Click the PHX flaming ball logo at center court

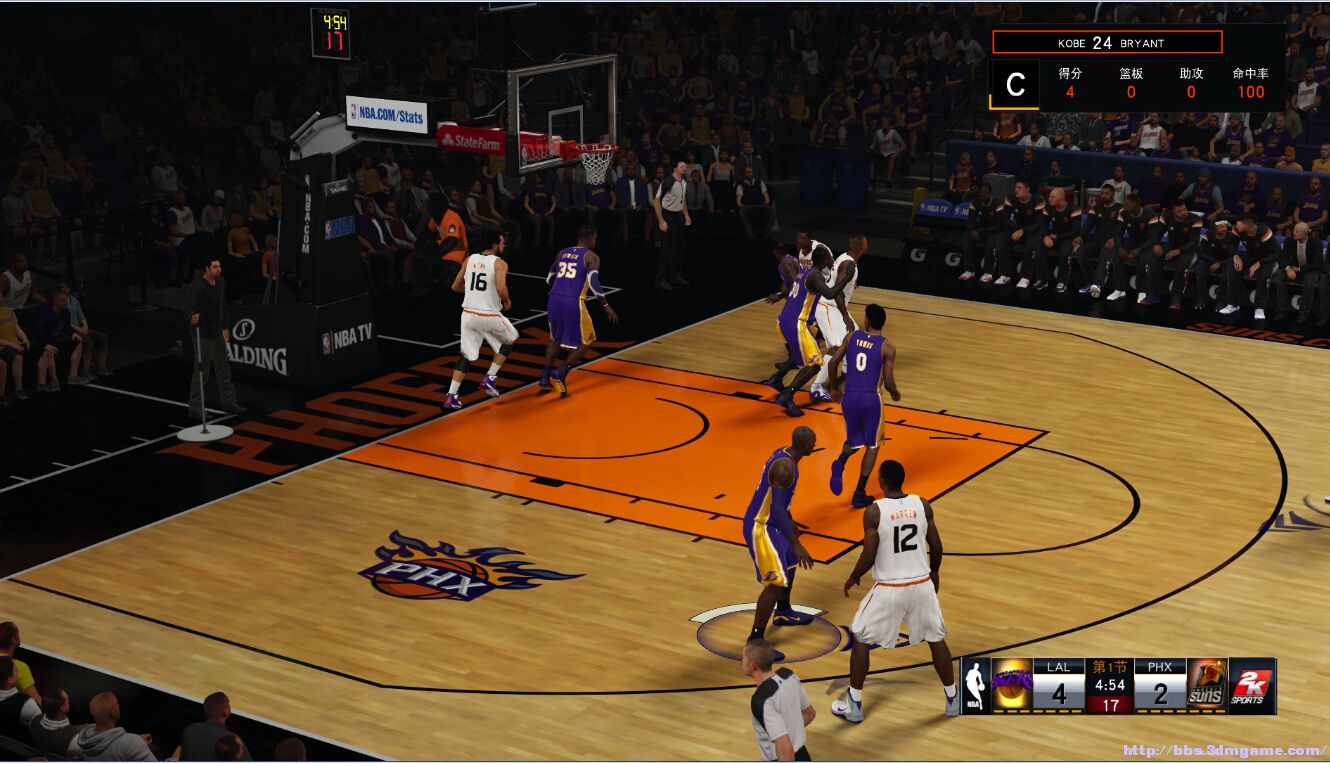click(447, 570)
